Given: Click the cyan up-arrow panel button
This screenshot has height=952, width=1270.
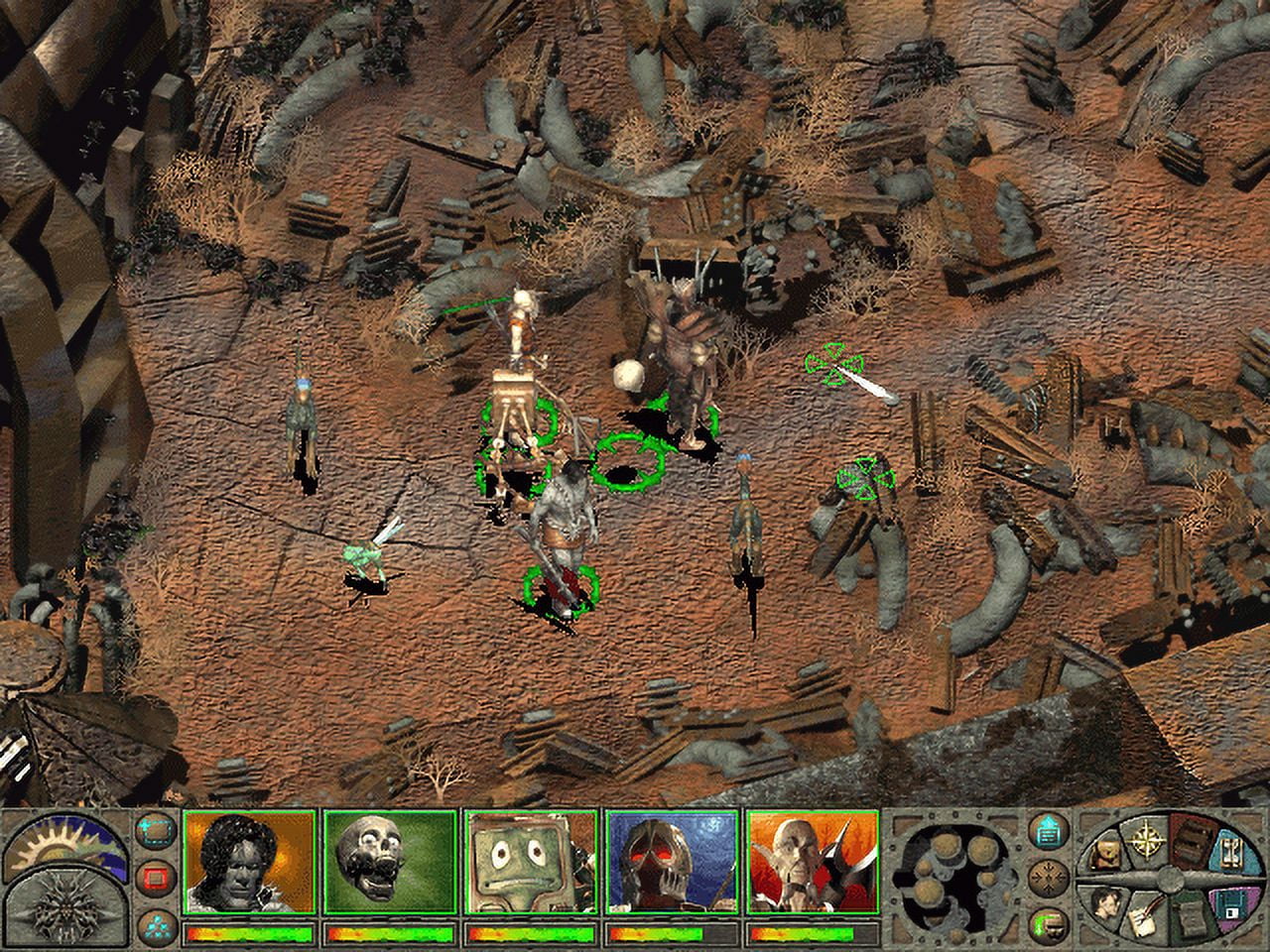Looking at the screenshot, I should pos(1048,833).
